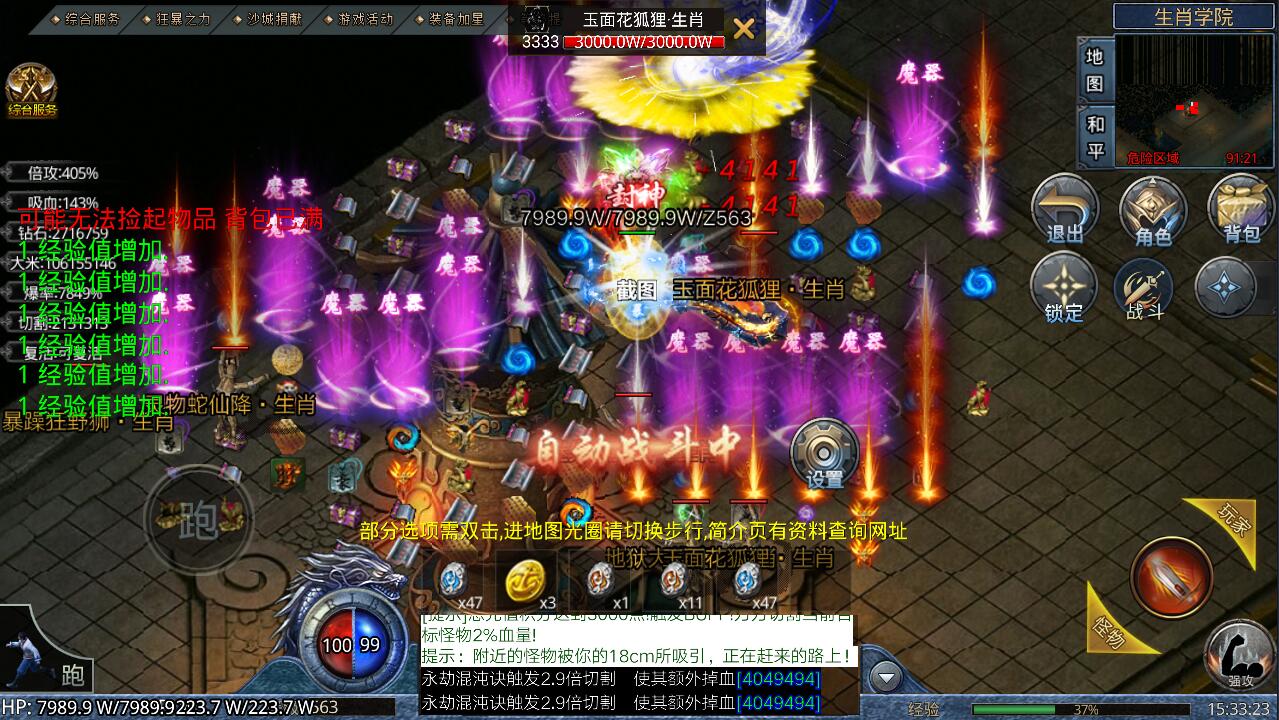
Task: Expand the chat log with arrow button
Action: 885,679
